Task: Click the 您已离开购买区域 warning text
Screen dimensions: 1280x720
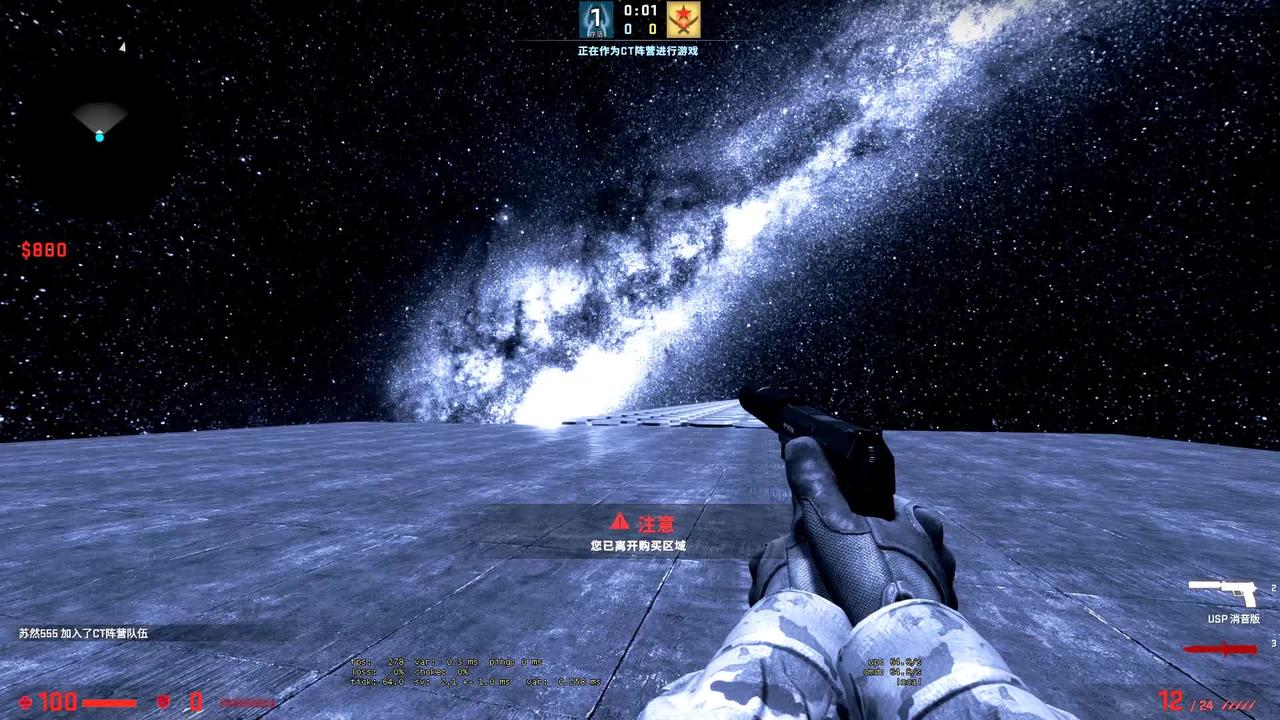Action: tap(640, 544)
